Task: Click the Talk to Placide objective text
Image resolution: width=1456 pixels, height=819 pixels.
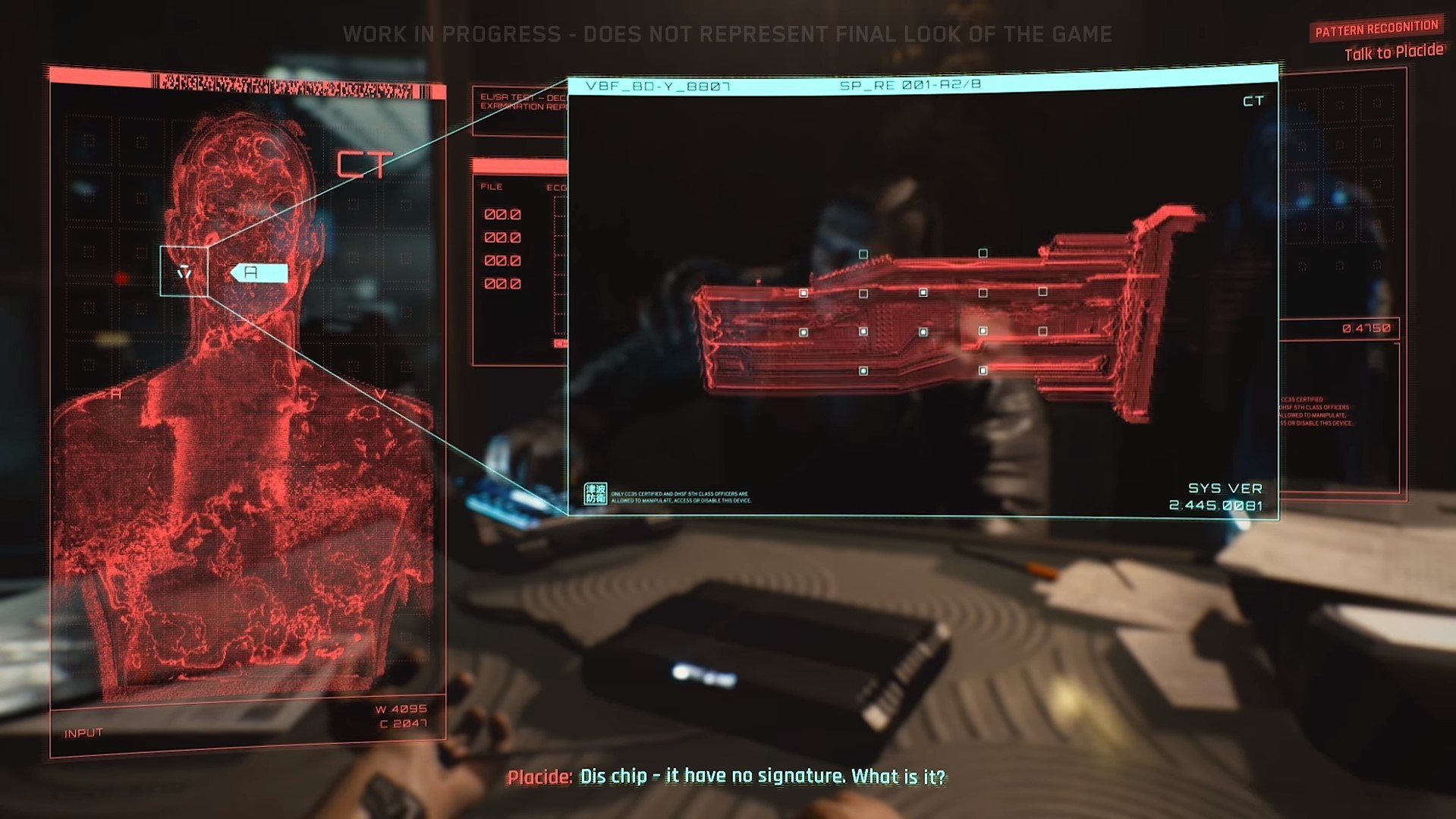Action: tap(1393, 52)
